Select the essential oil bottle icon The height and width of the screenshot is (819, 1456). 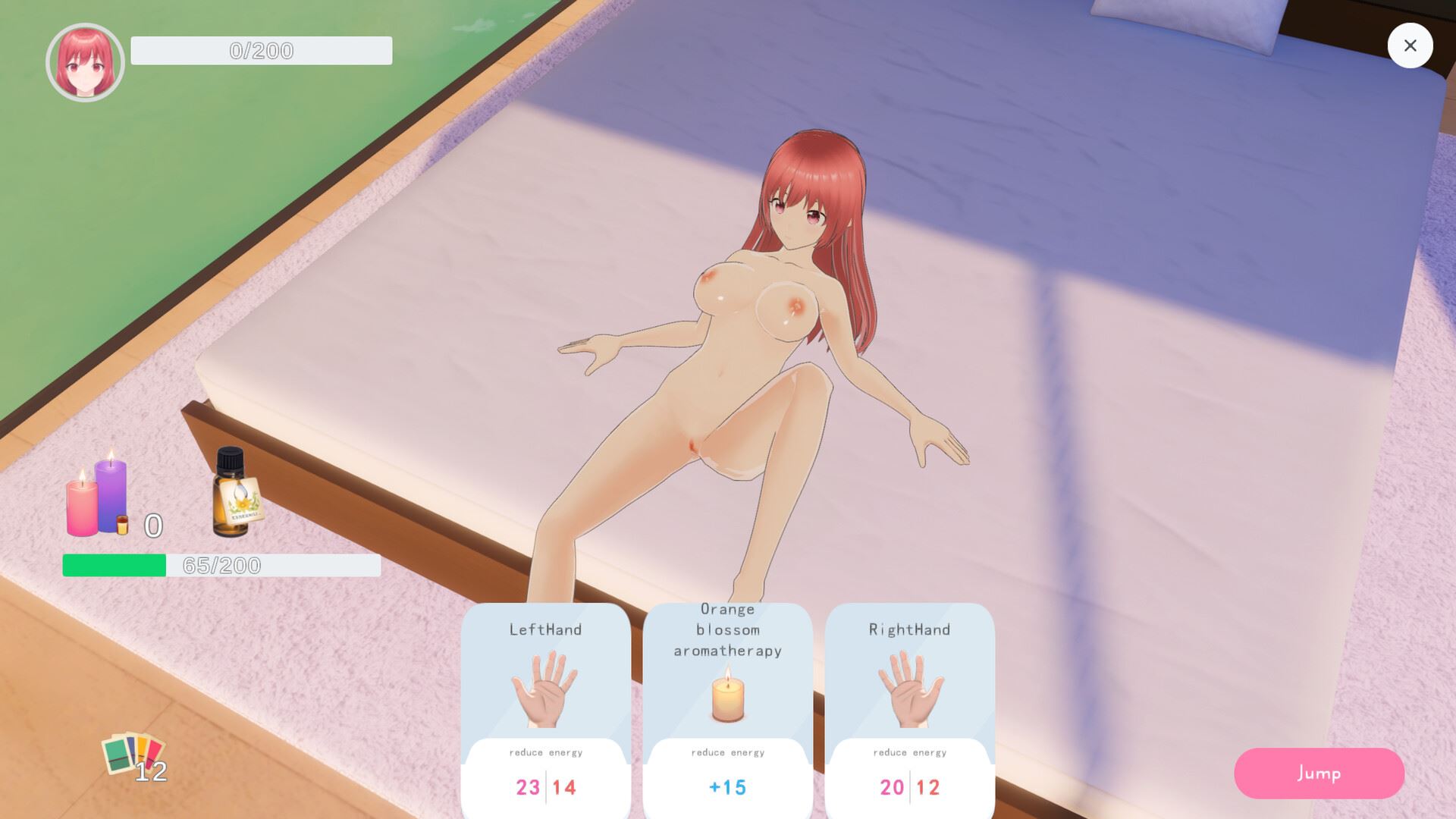point(235,493)
